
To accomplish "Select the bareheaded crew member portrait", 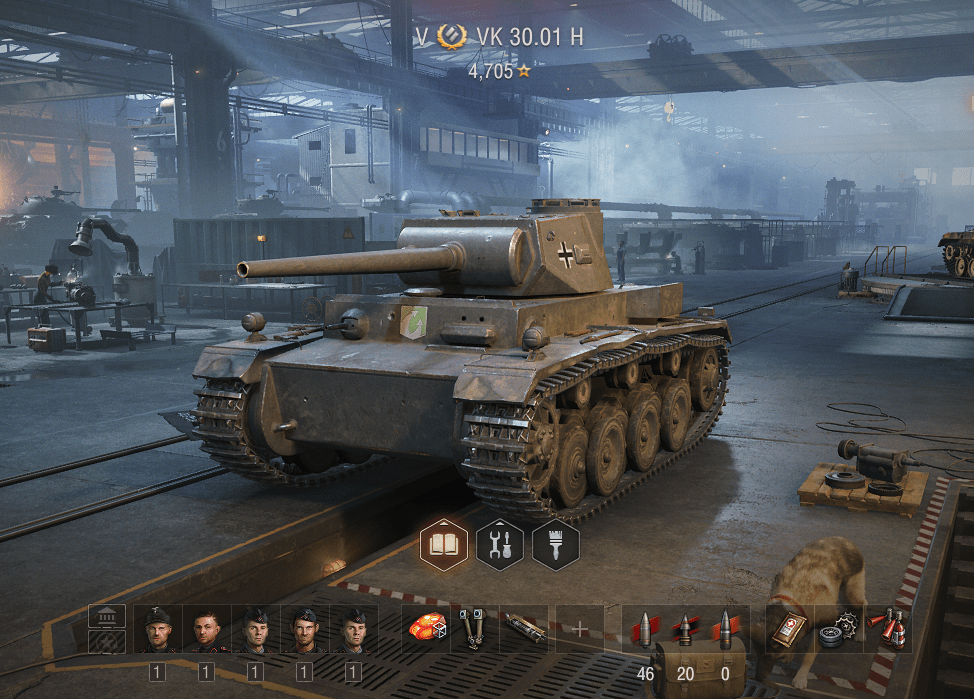I will pos(206,629).
